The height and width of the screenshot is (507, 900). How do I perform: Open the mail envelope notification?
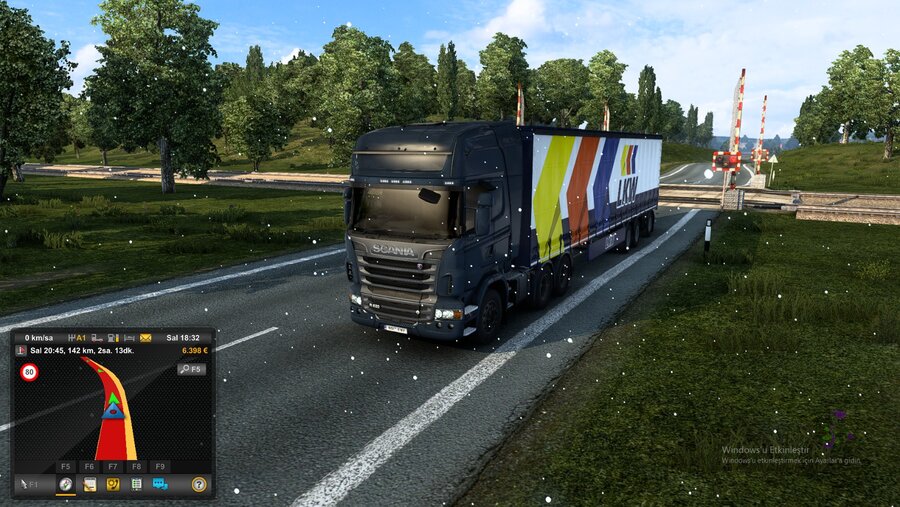(x=145, y=338)
